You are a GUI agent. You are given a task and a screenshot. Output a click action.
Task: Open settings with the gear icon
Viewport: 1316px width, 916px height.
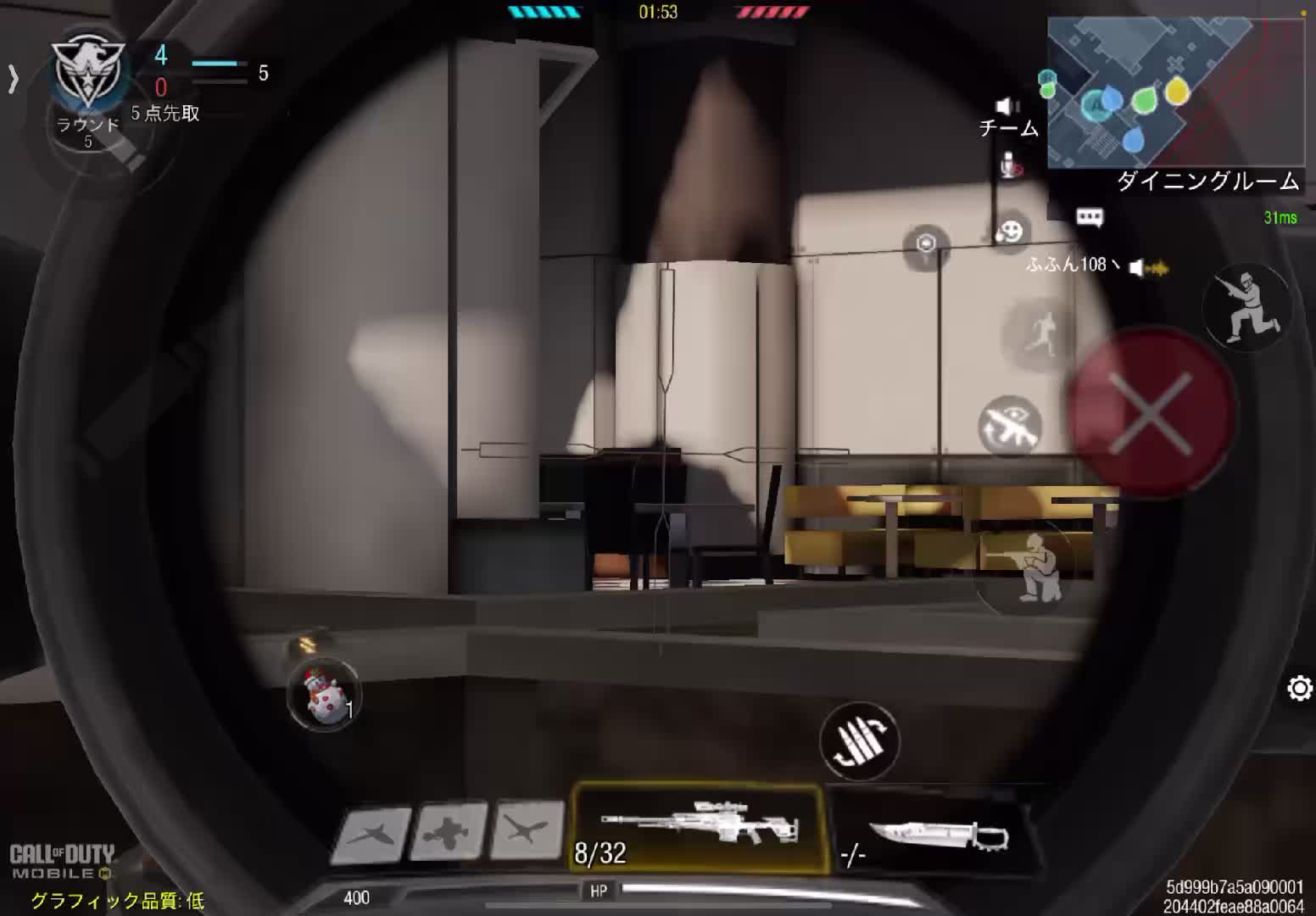click(x=1299, y=688)
